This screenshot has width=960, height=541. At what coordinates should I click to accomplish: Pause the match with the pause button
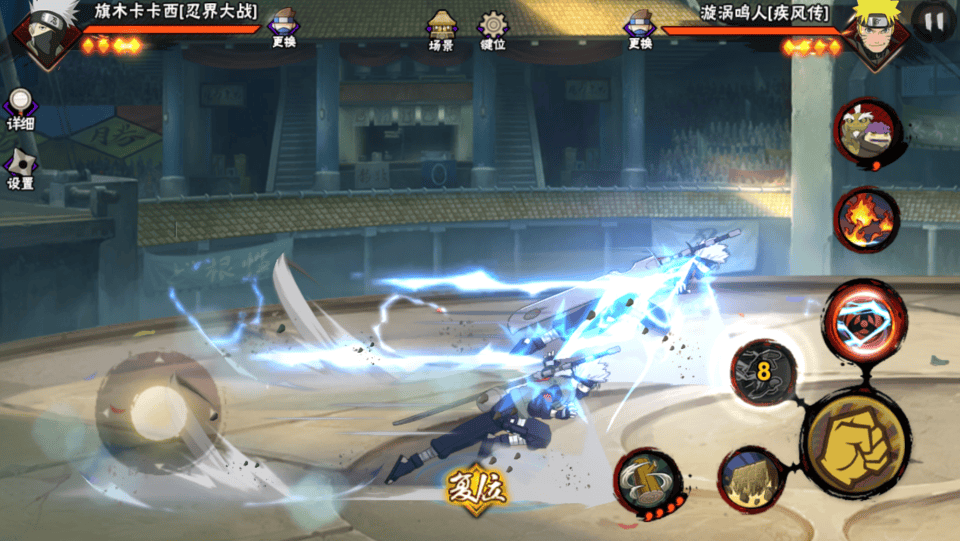pyautogui.click(x=932, y=22)
